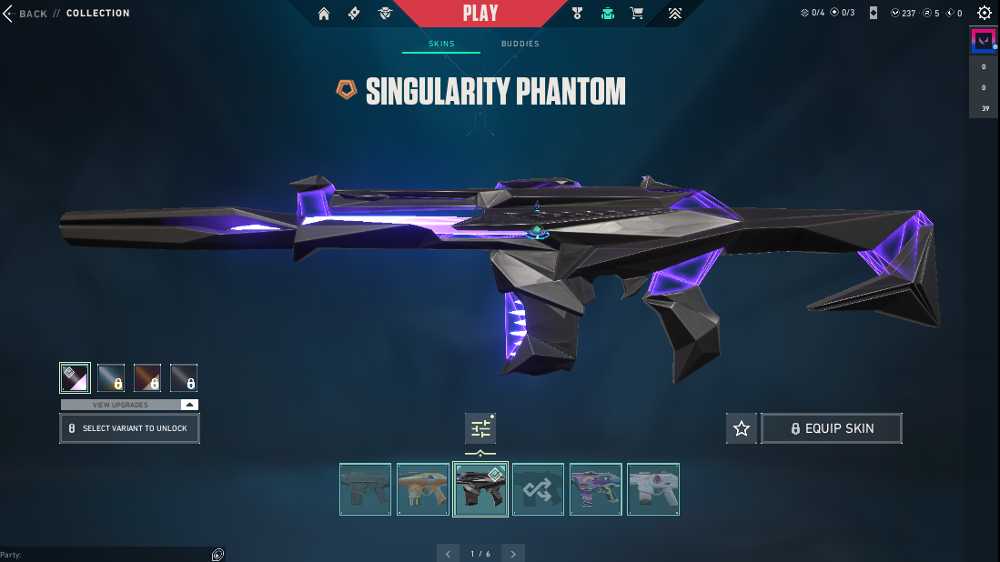1000x562 pixels.
Task: Select the white Phantom skin thumbnail
Action: coord(653,489)
